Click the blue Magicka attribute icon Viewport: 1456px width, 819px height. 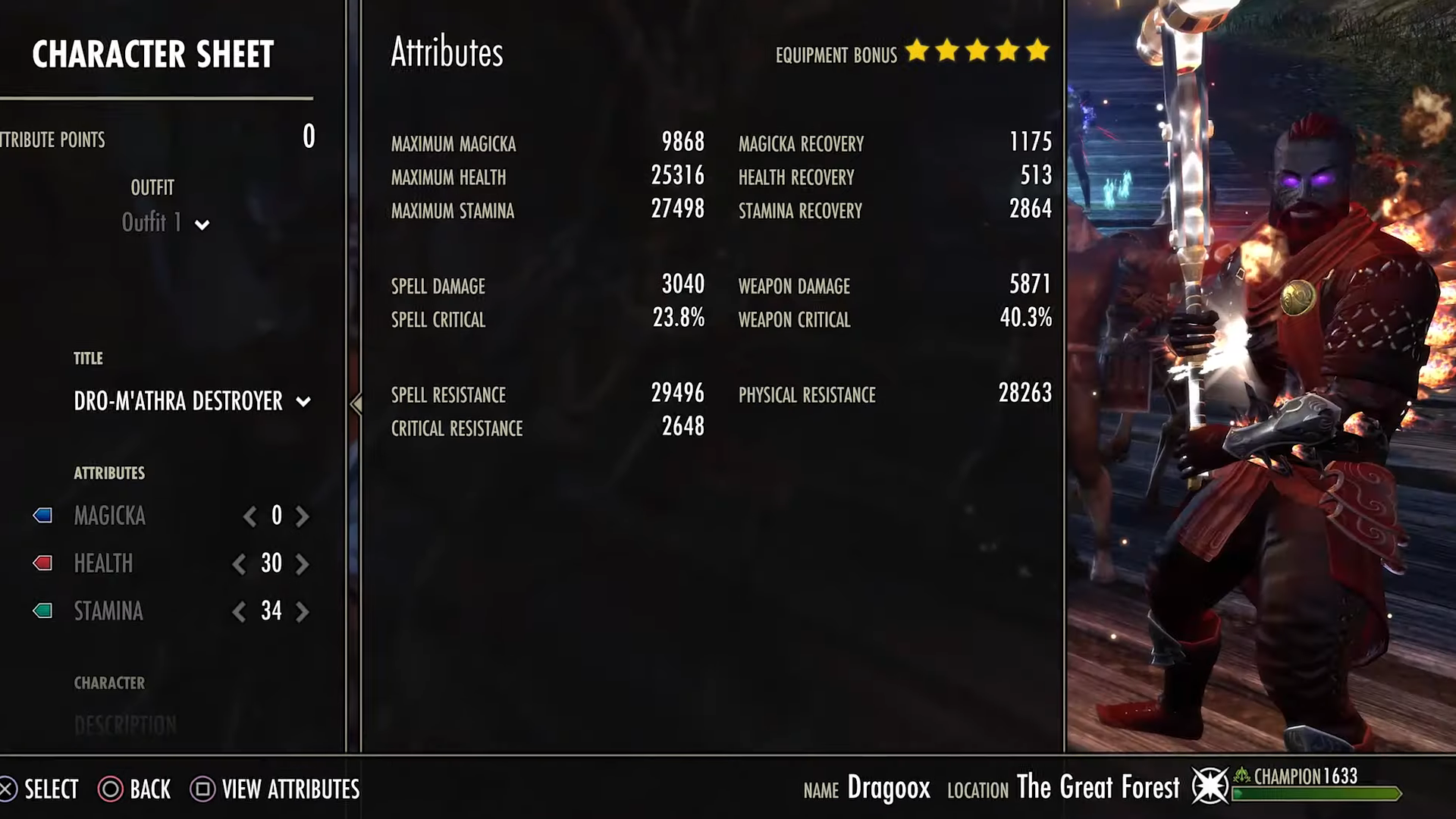[42, 516]
